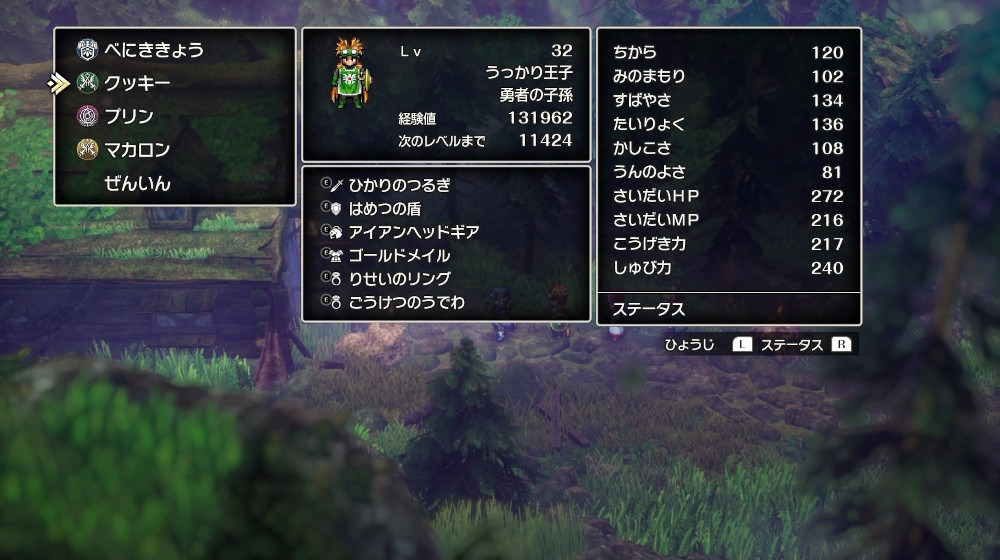The width and height of the screenshot is (1000, 560).
Task: Choose クッキー in the party list
Action: (137, 83)
